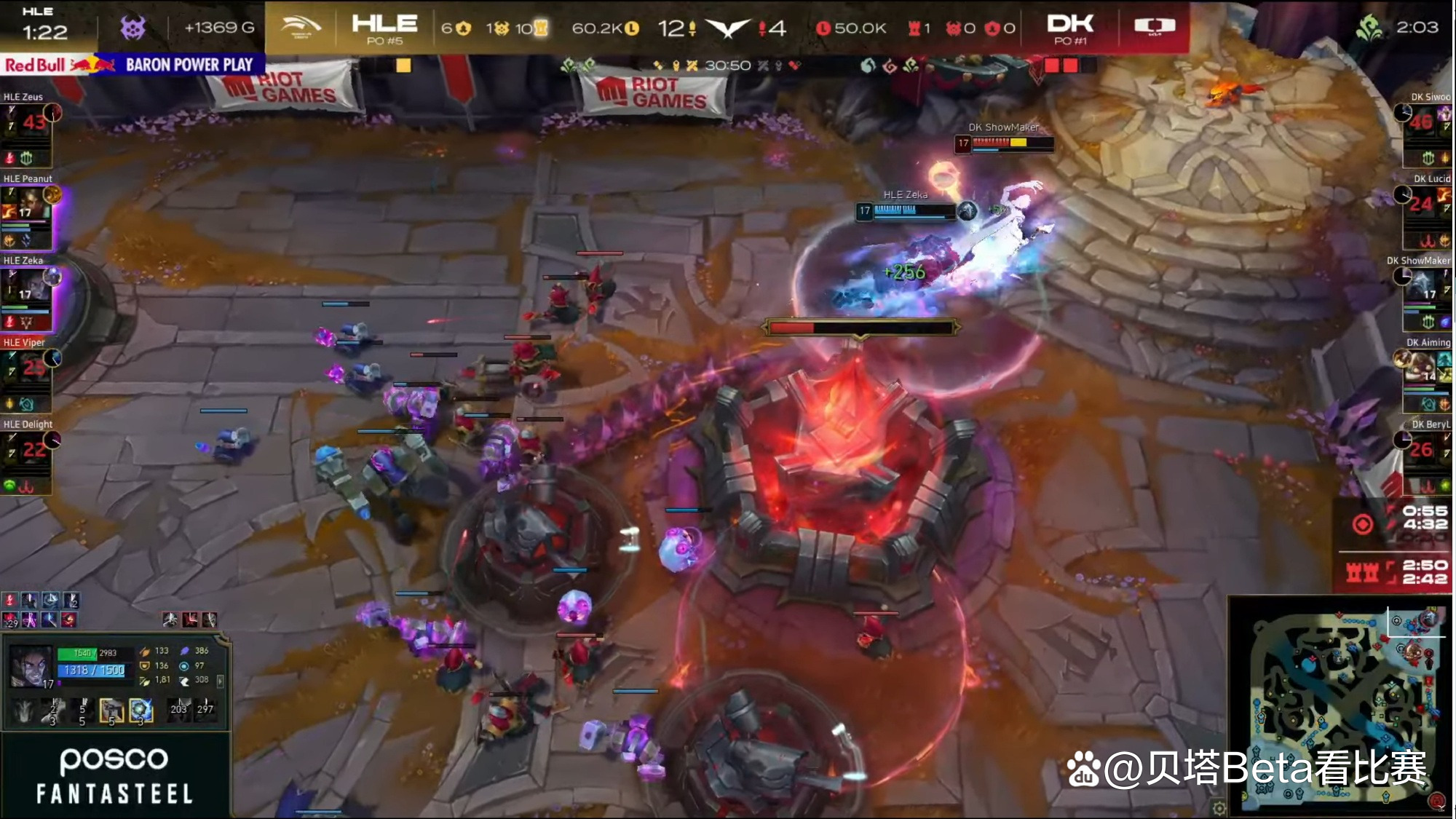Image resolution: width=1456 pixels, height=819 pixels.
Task: Click the minimap
Action: coord(1341,705)
